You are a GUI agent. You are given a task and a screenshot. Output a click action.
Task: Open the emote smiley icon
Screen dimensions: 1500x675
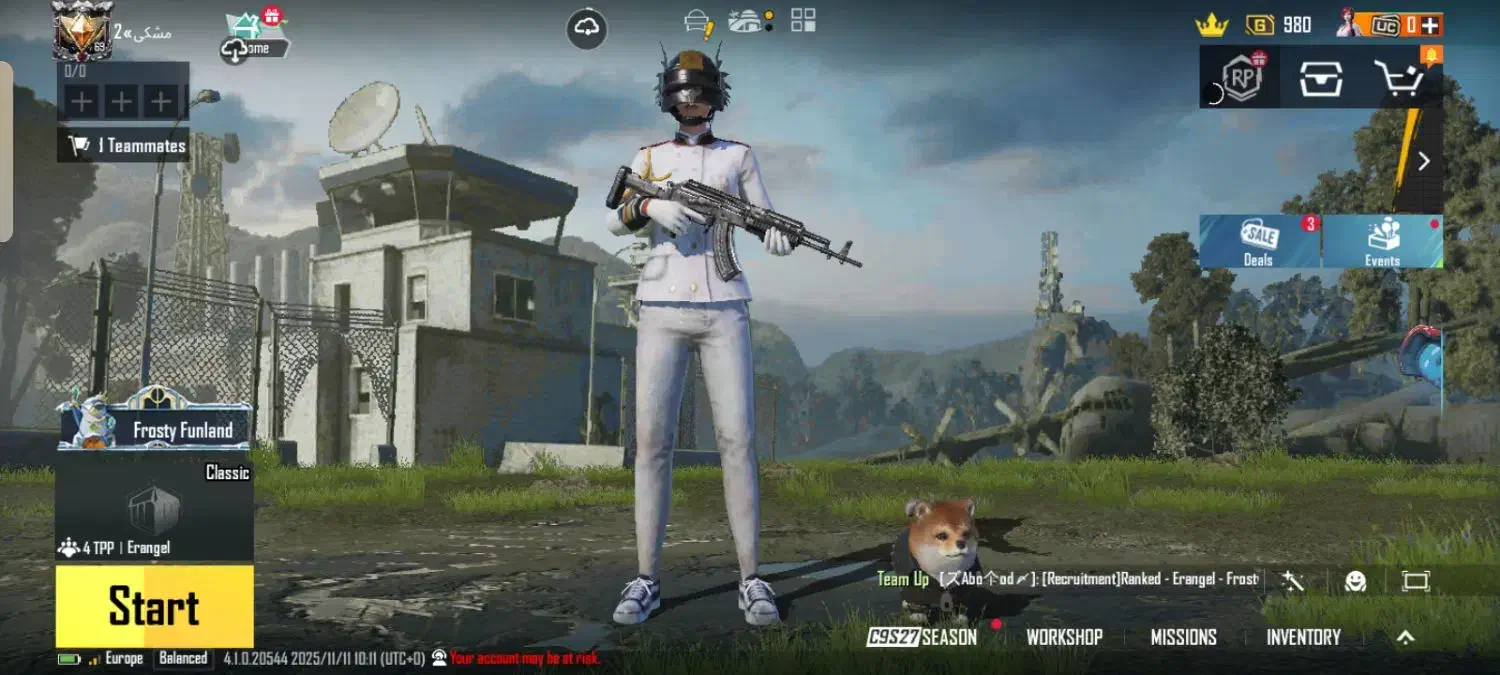[1355, 581]
